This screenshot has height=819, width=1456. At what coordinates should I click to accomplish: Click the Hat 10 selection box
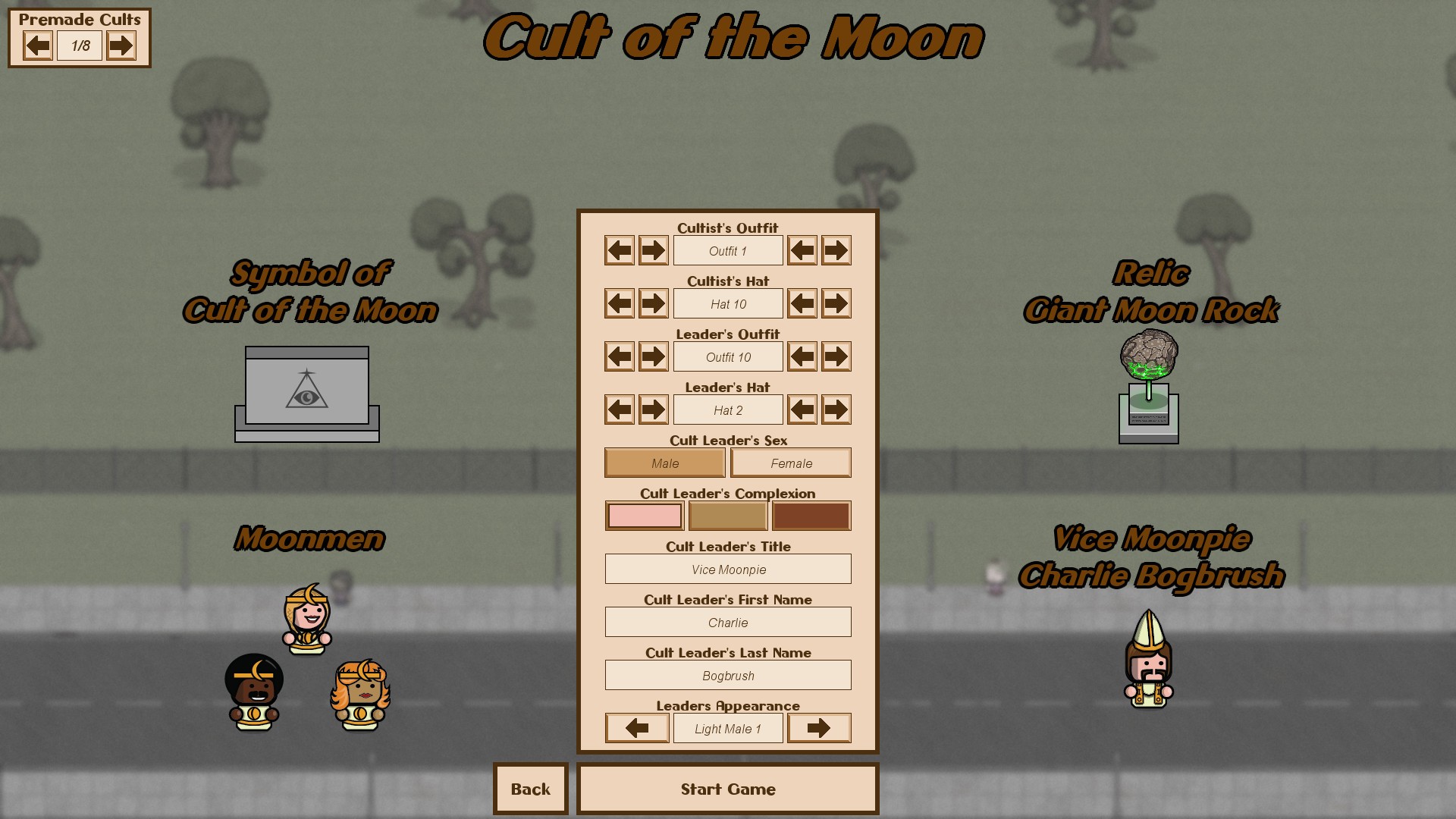pos(727,303)
